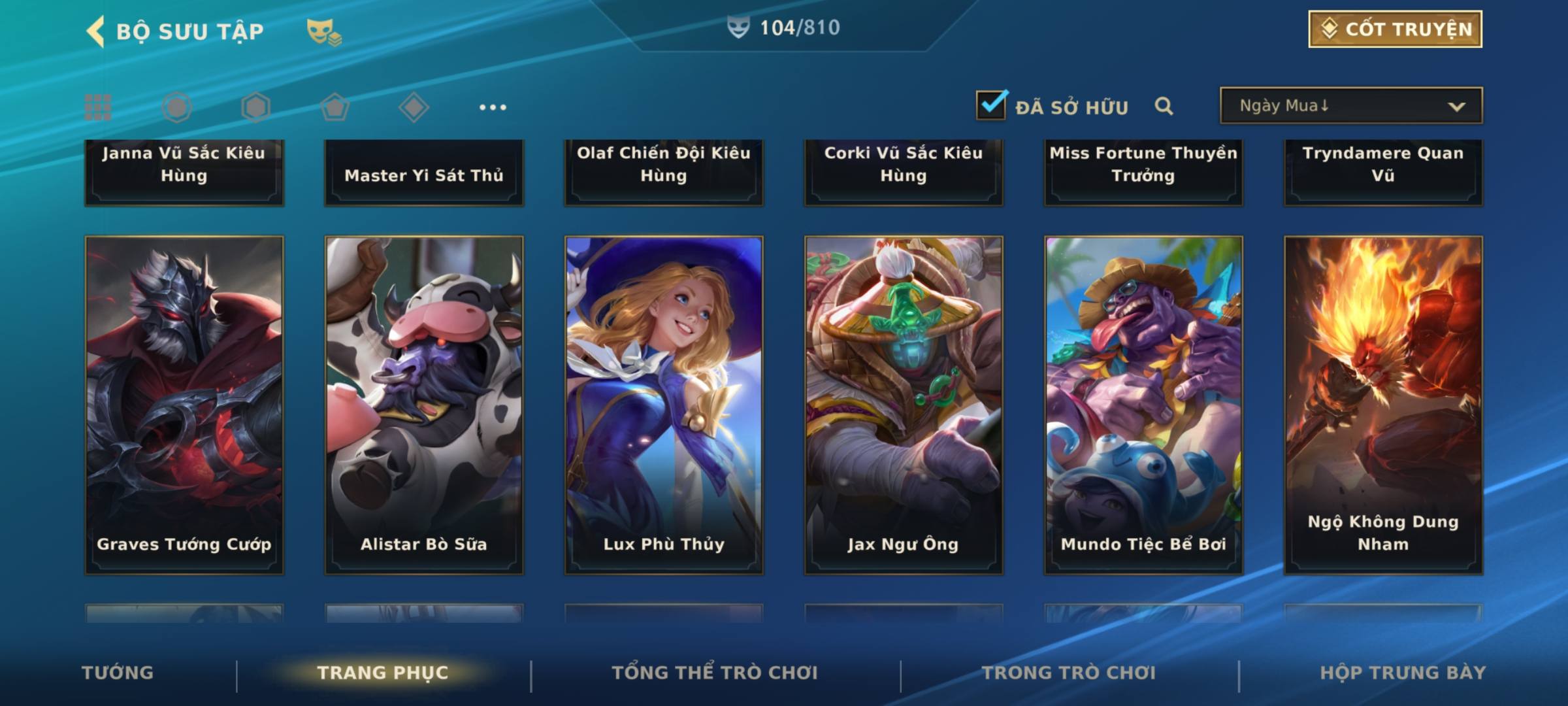The width and height of the screenshot is (1568, 706).
Task: Show more filters with the three dots
Action: pos(493,107)
